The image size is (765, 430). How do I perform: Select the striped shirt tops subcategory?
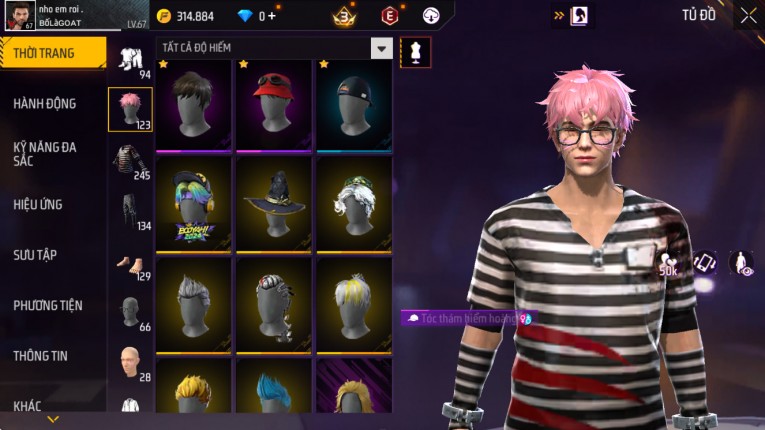(x=129, y=160)
